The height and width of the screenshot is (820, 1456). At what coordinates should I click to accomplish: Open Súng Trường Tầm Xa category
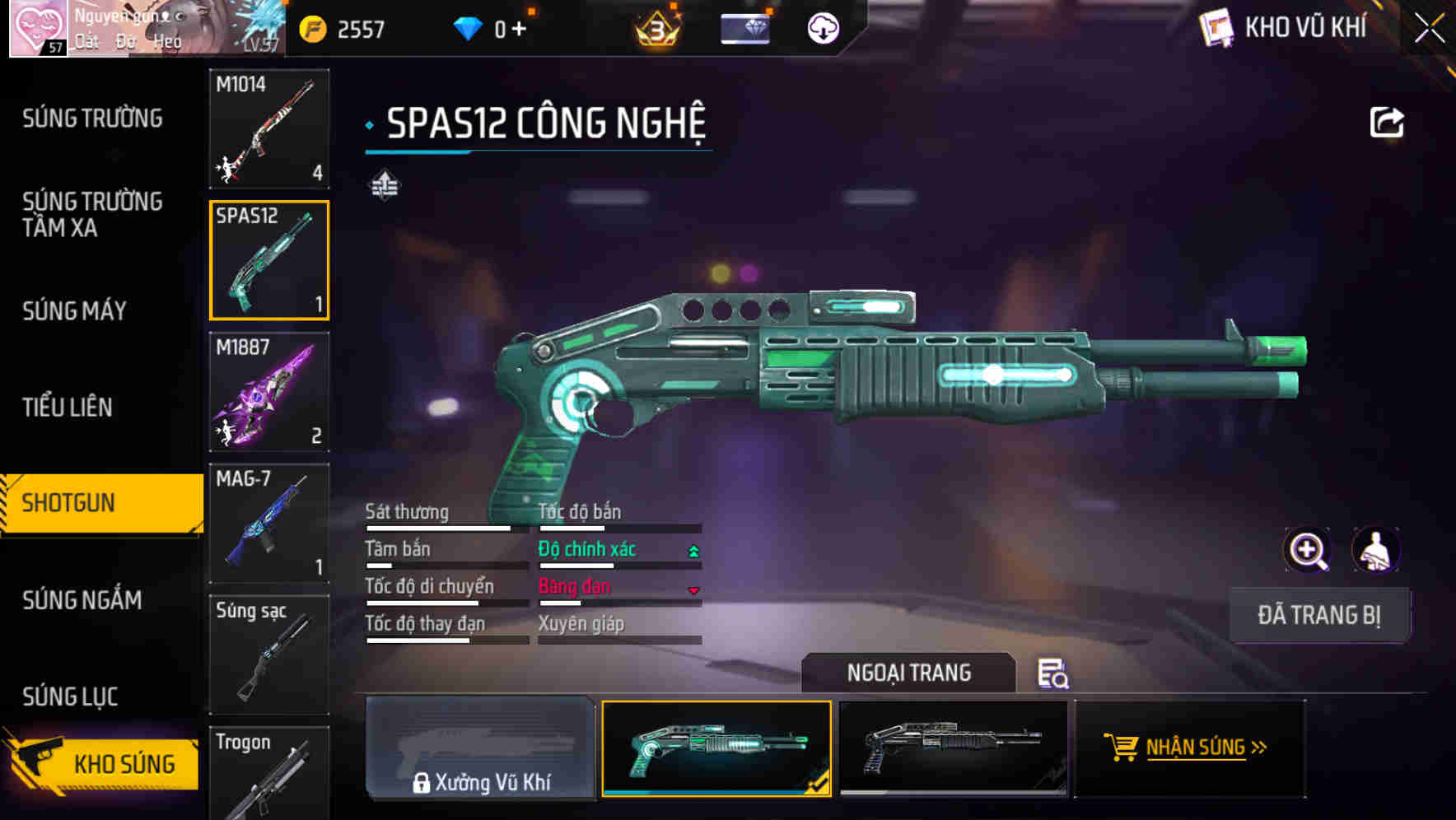pos(92,214)
